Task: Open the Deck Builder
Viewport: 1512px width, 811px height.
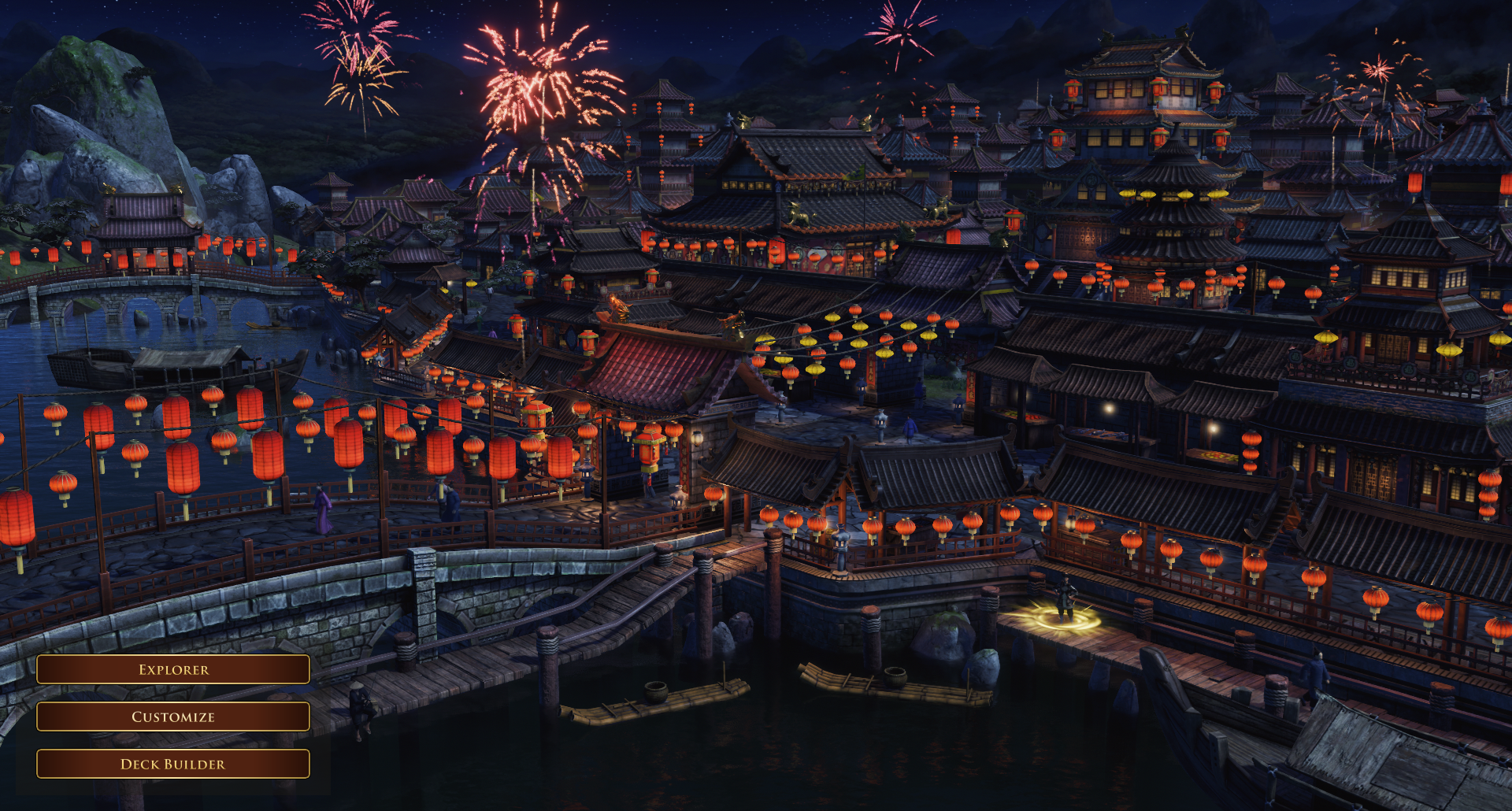Action: click(173, 764)
